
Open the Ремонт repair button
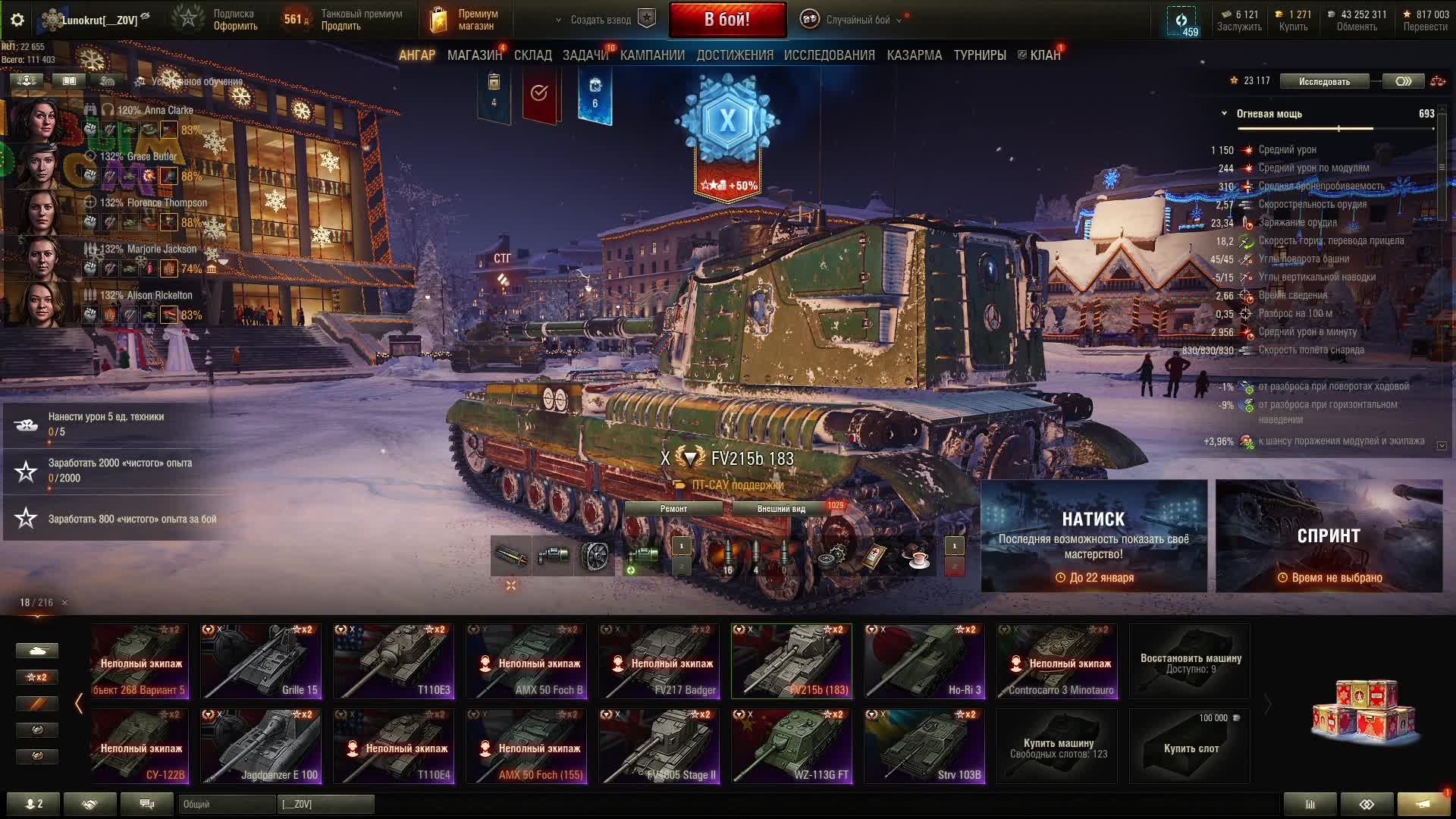[x=673, y=509]
